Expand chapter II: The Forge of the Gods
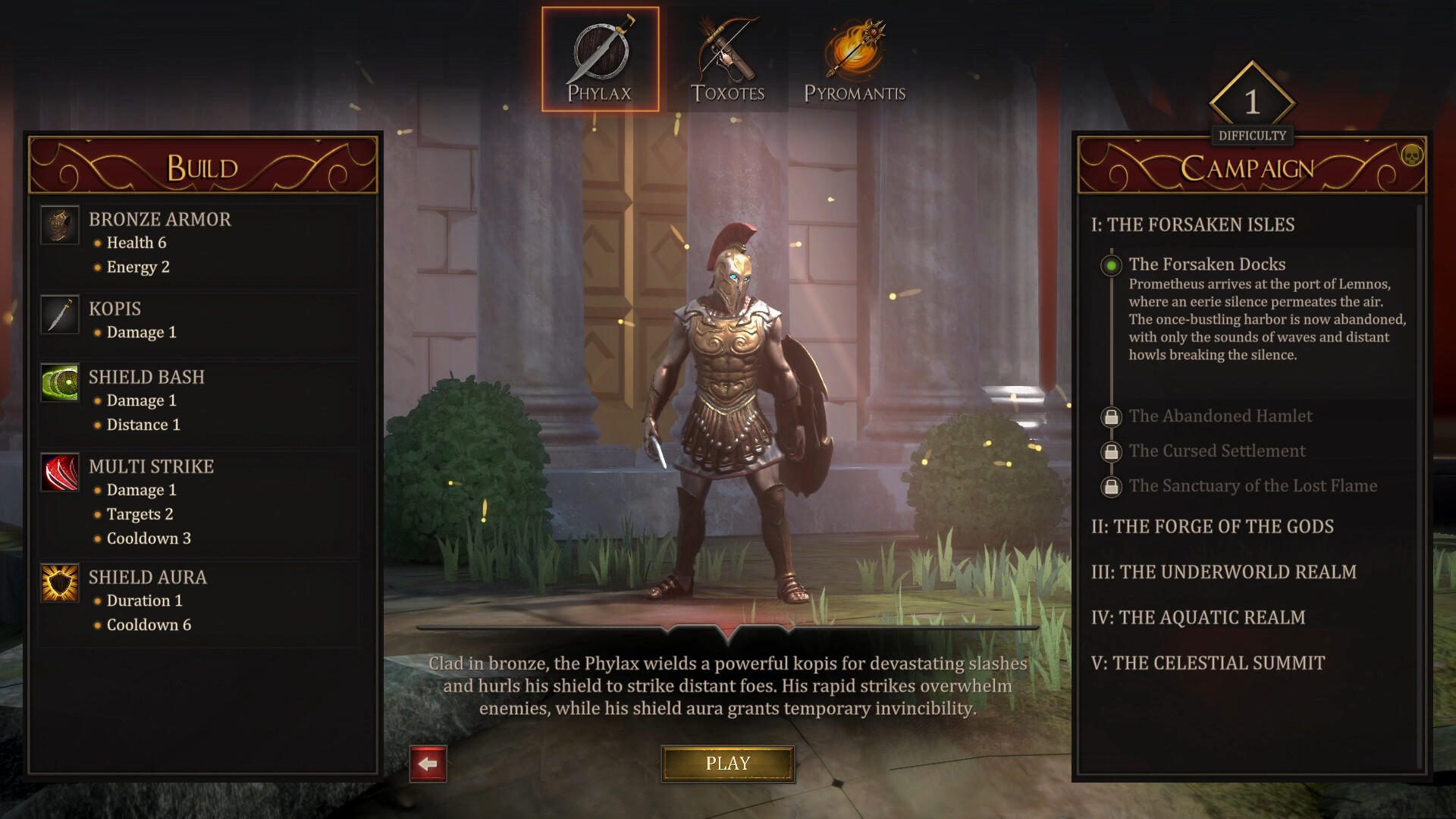Viewport: 1456px width, 819px height. pyautogui.click(x=1213, y=526)
